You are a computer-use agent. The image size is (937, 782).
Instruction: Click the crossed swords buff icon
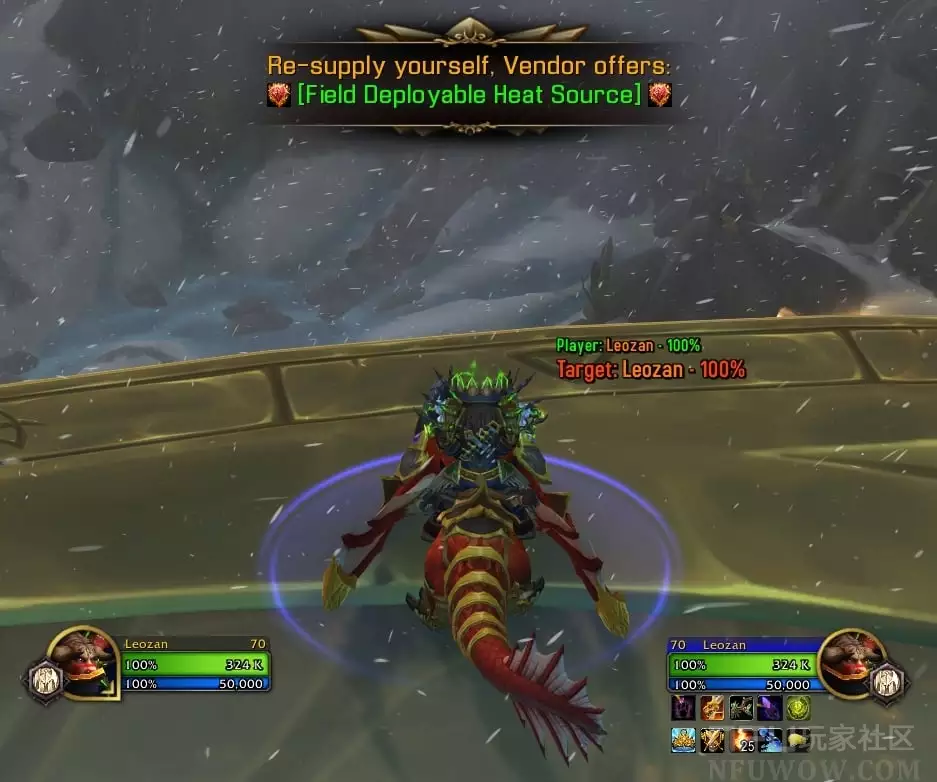[x=712, y=740]
